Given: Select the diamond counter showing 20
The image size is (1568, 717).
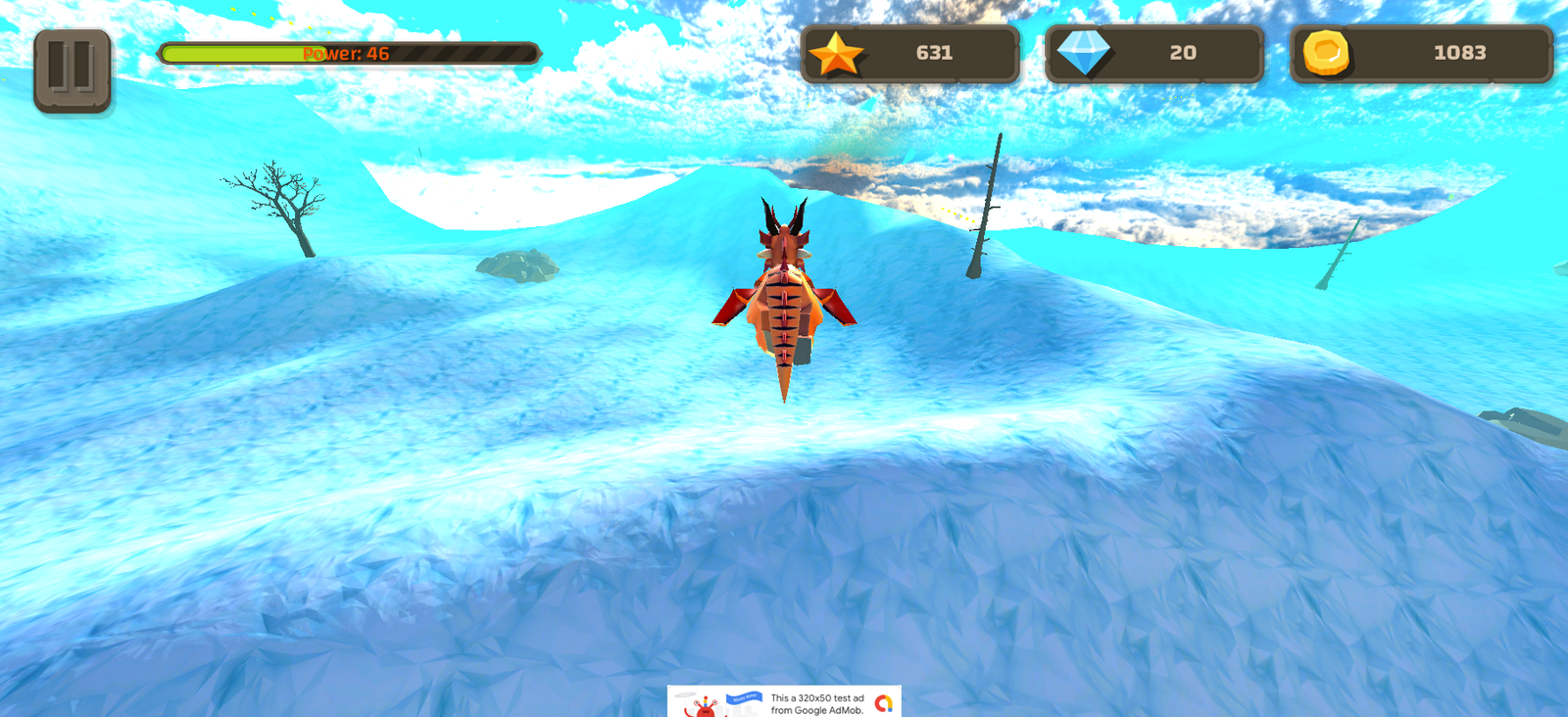Looking at the screenshot, I should point(1153,54).
